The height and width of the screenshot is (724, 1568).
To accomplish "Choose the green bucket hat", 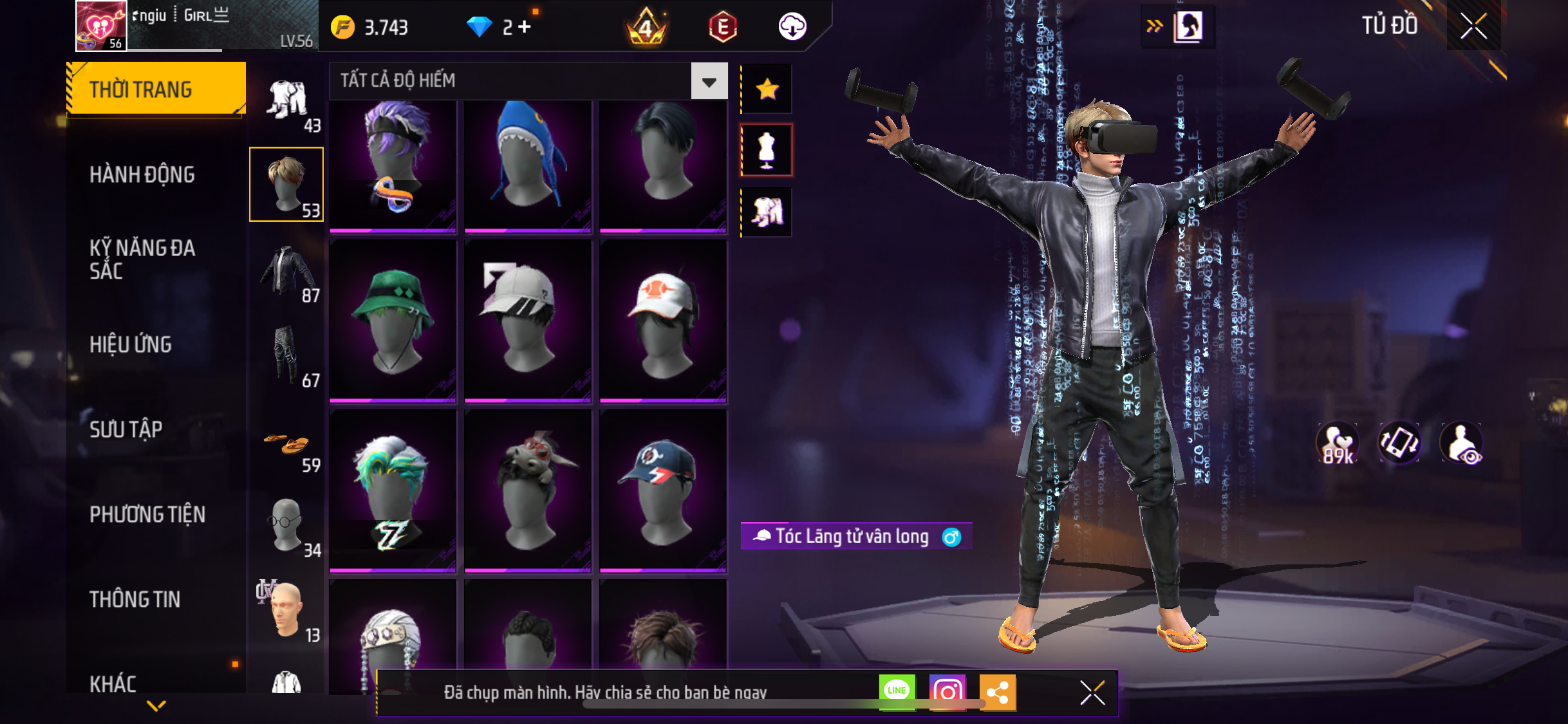I will [x=393, y=320].
